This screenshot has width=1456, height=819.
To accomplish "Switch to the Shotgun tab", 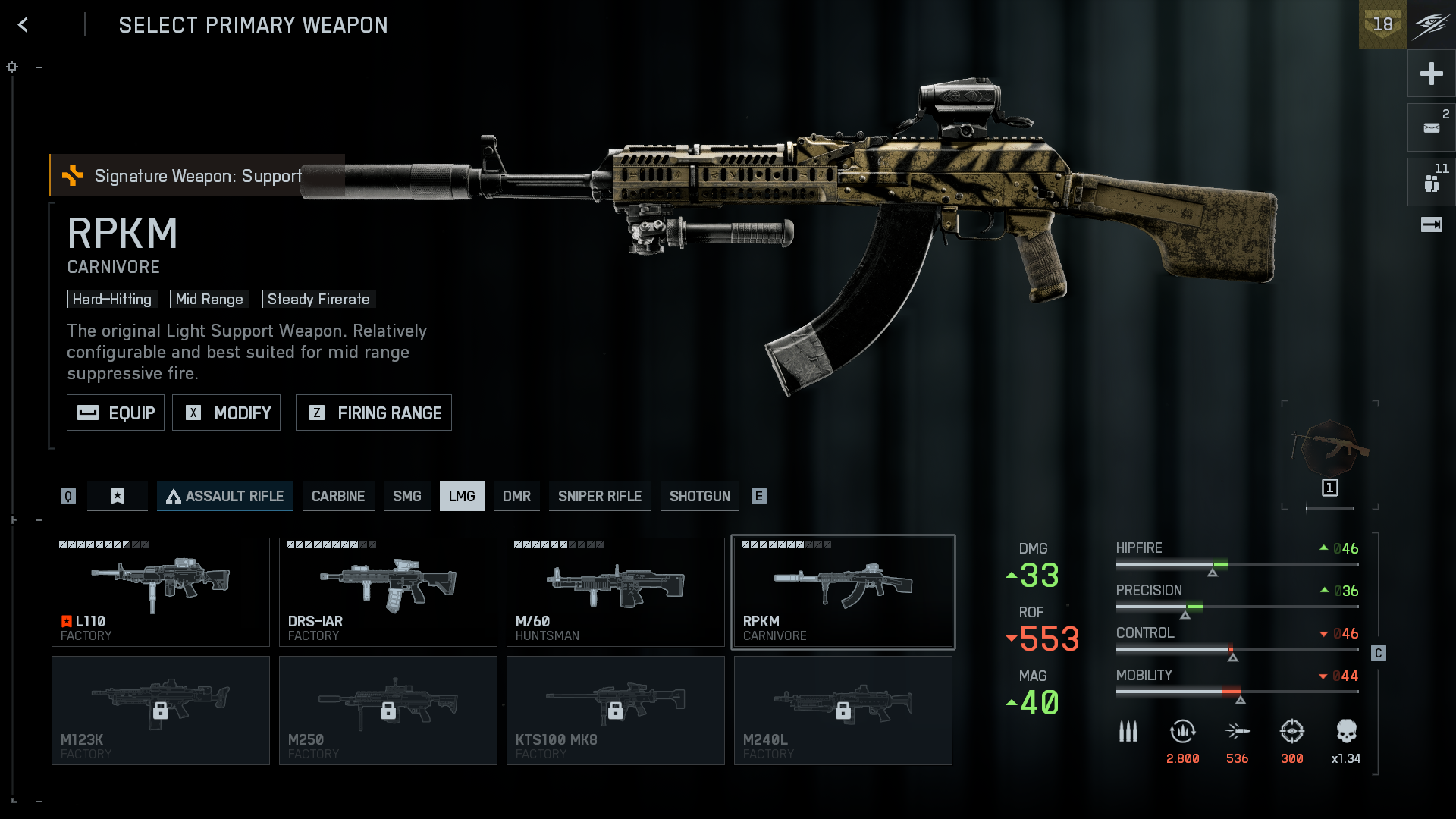I will click(x=700, y=496).
